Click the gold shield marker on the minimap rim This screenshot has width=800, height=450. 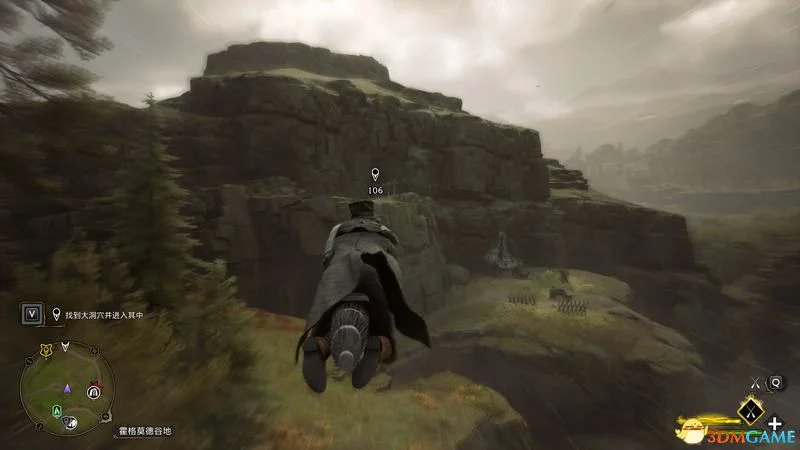click(x=44, y=351)
